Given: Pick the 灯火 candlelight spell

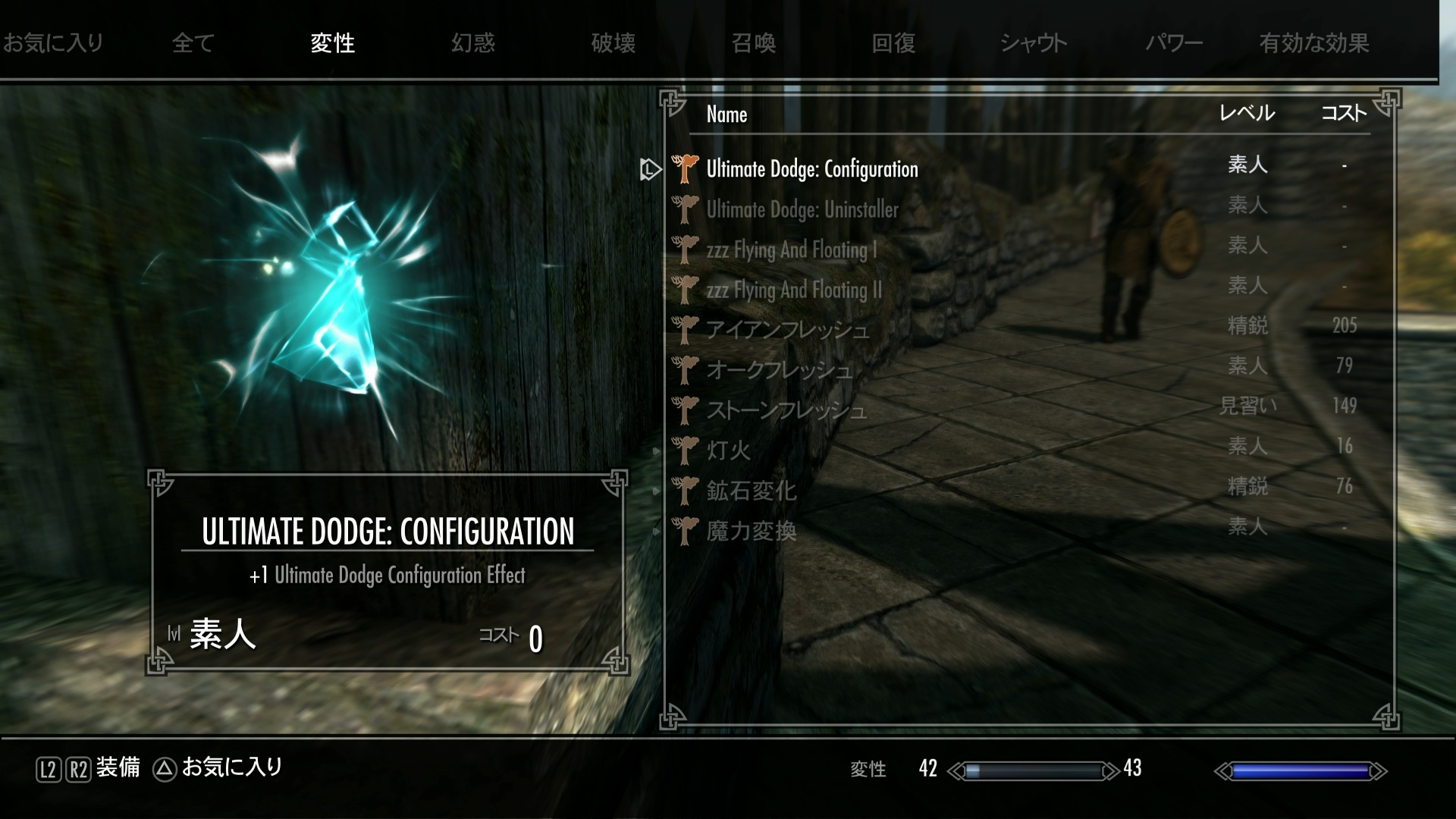Looking at the screenshot, I should tap(728, 450).
